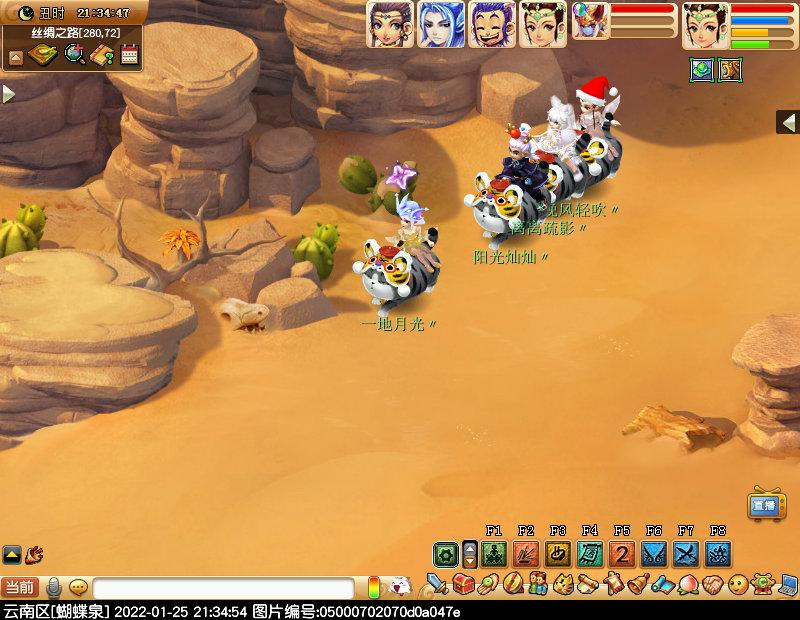Screen dimensions: 800x620
Task: Open the calendar icon under the location name
Action: [x=129, y=55]
